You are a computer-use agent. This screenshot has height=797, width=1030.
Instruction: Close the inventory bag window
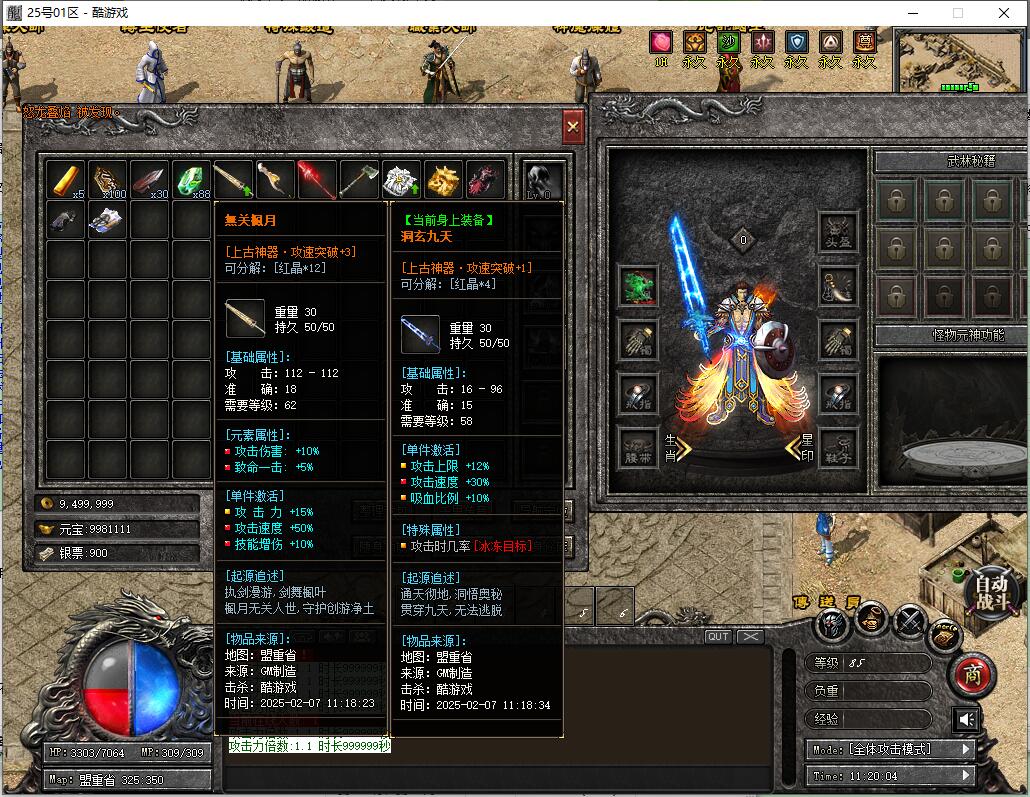573,127
